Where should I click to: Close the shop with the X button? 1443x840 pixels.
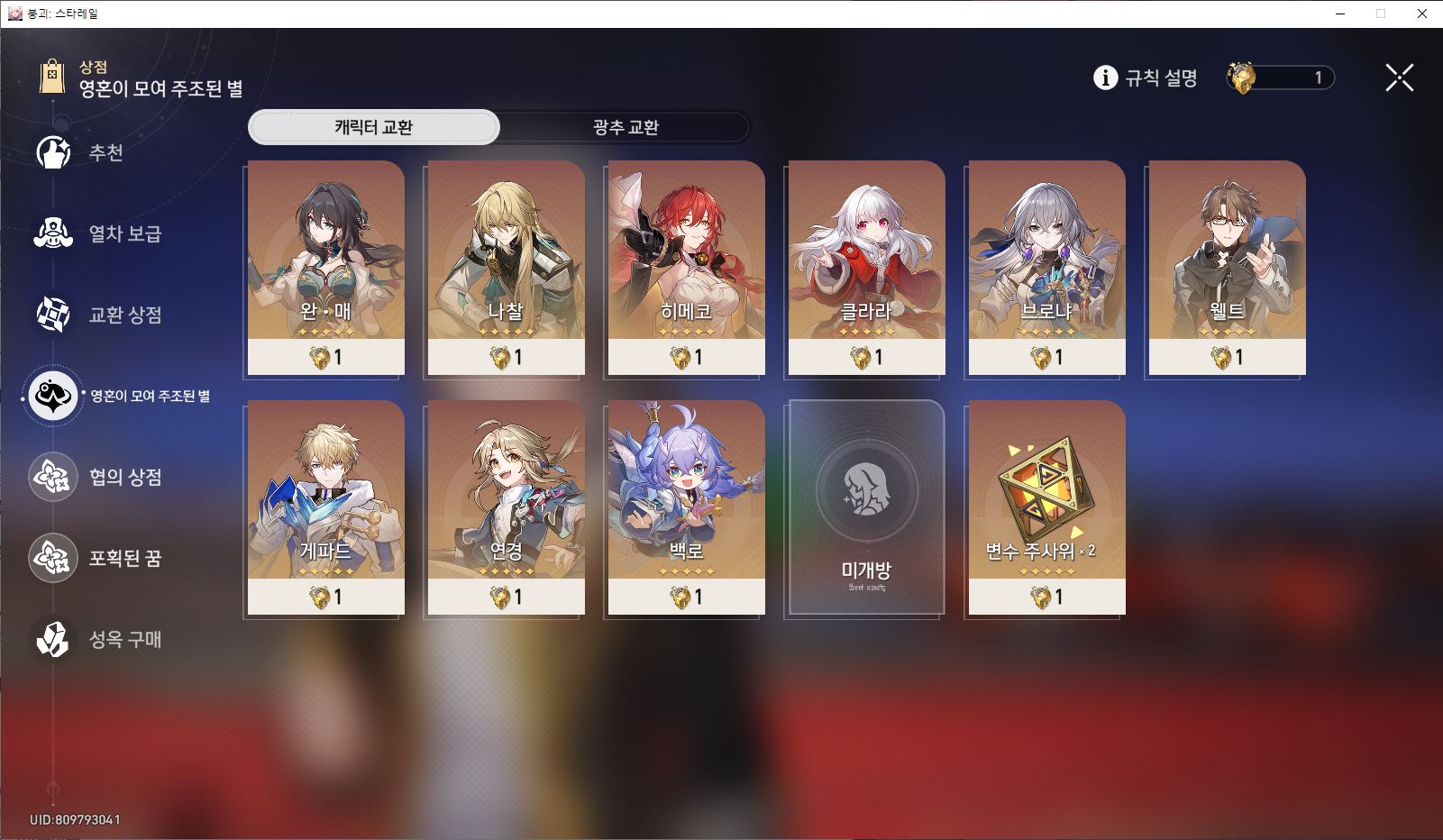1399,78
